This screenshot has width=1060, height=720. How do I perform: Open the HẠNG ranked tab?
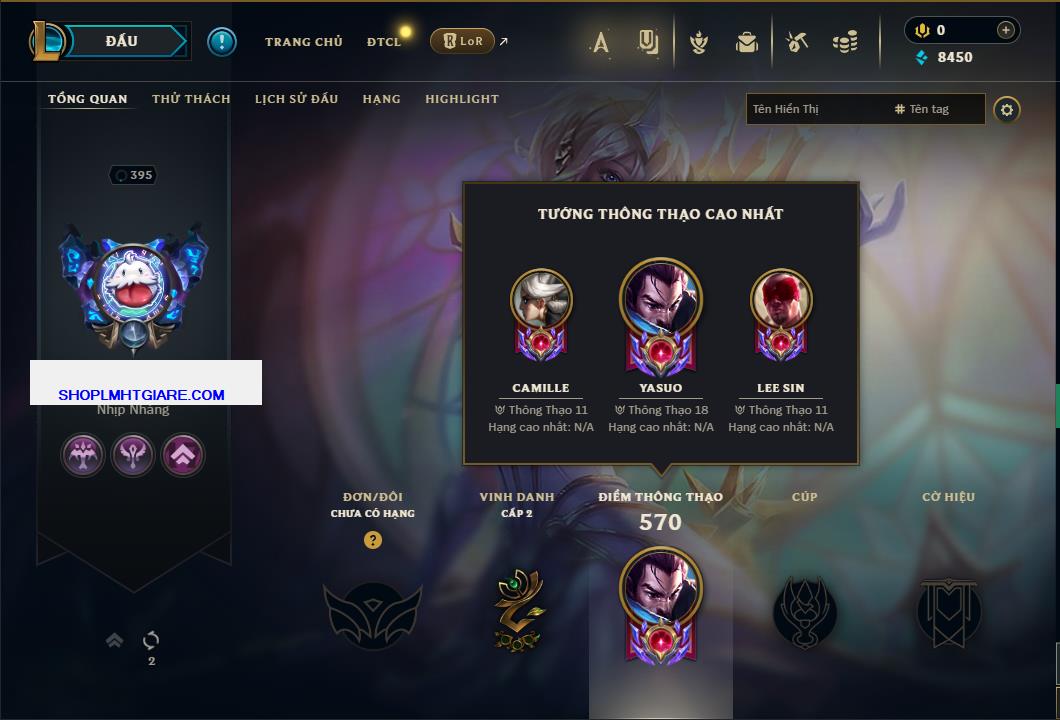pos(381,99)
